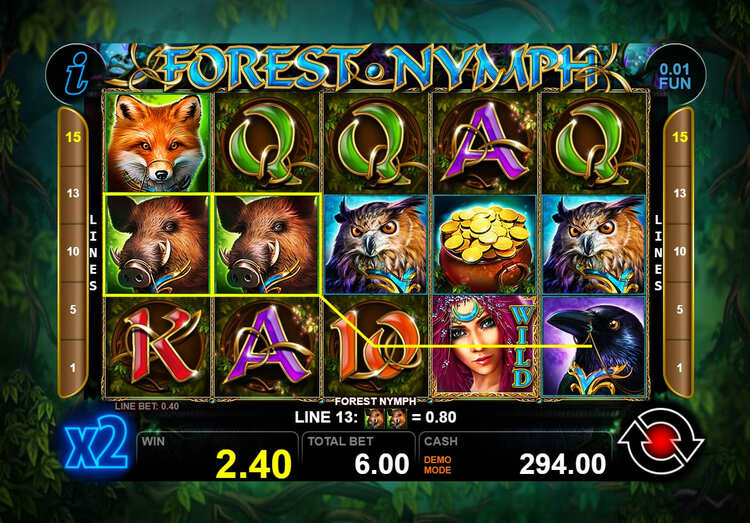
Task: Open the Total Bet 6.00 panel
Action: click(358, 455)
